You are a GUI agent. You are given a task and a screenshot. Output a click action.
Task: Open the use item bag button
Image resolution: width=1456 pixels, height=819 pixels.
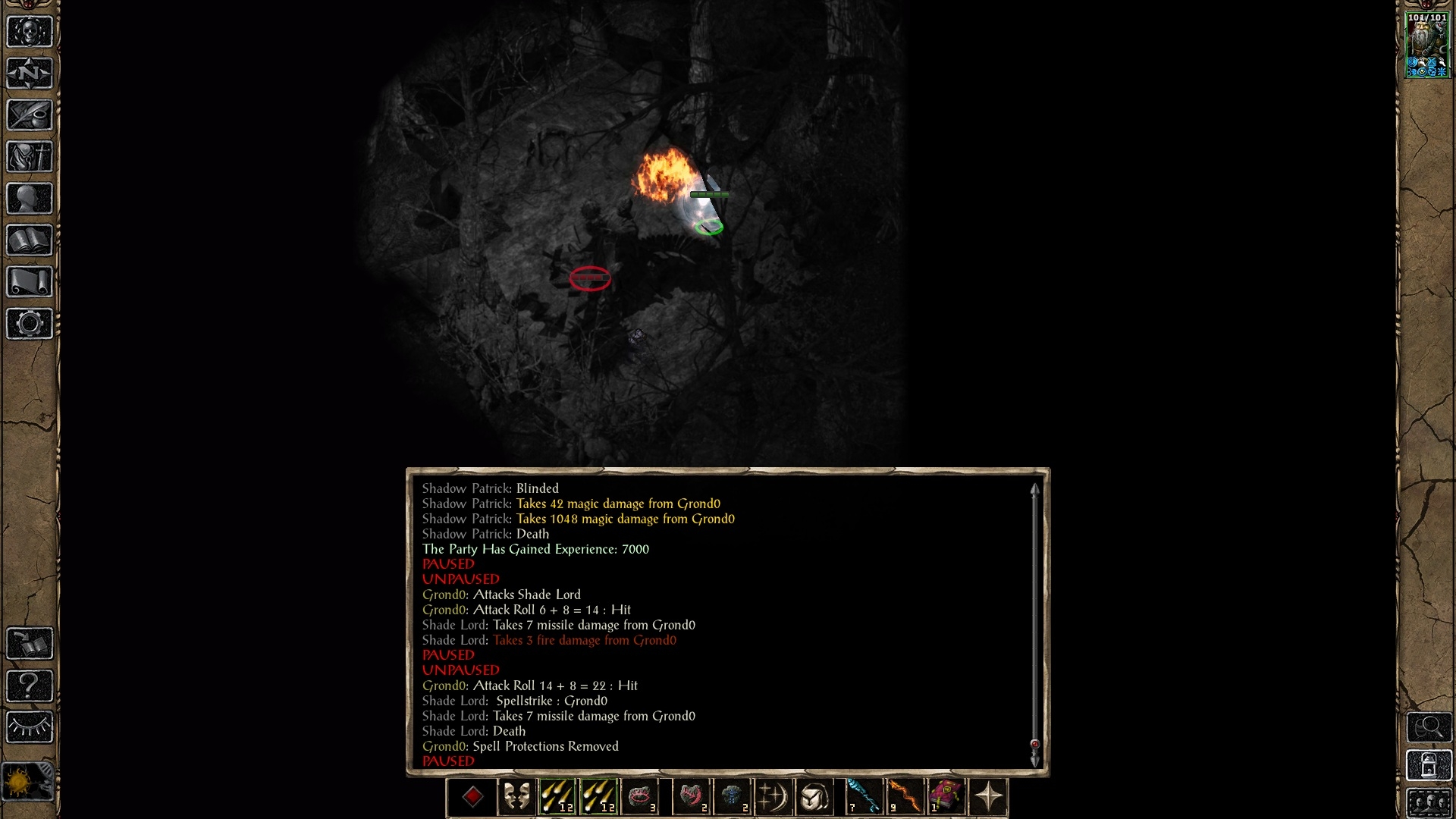pyautogui.click(x=814, y=797)
